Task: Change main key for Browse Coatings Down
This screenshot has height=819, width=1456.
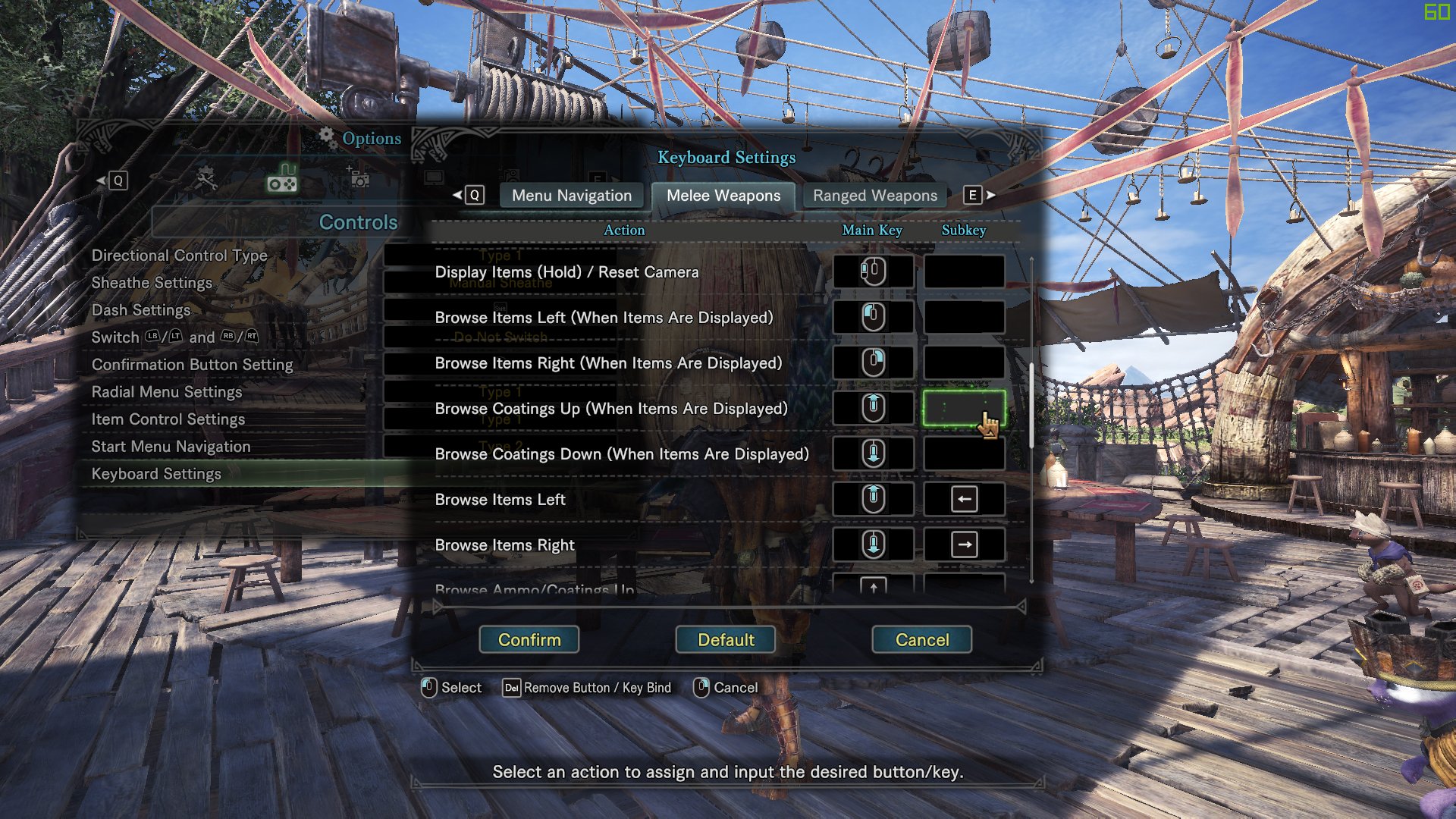Action: pyautogui.click(x=873, y=453)
